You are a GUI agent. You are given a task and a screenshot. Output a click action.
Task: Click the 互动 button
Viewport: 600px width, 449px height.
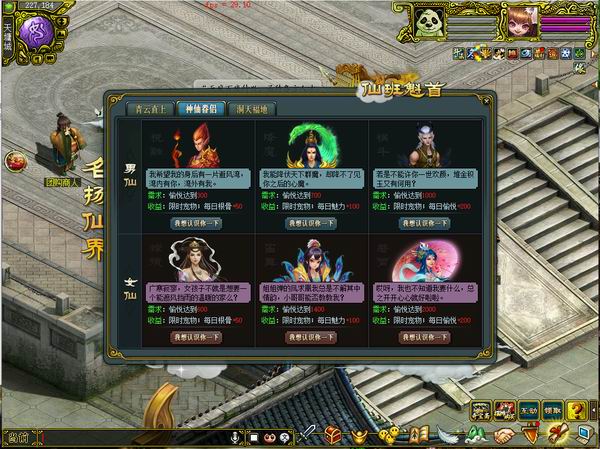529,409
